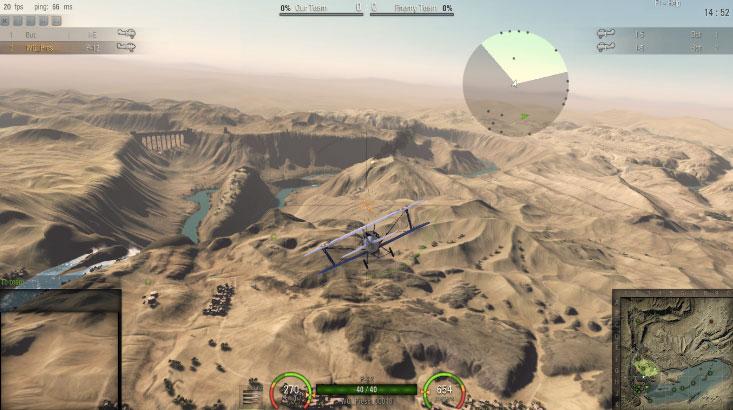
Task: Click the circular radar display
Action: point(515,83)
